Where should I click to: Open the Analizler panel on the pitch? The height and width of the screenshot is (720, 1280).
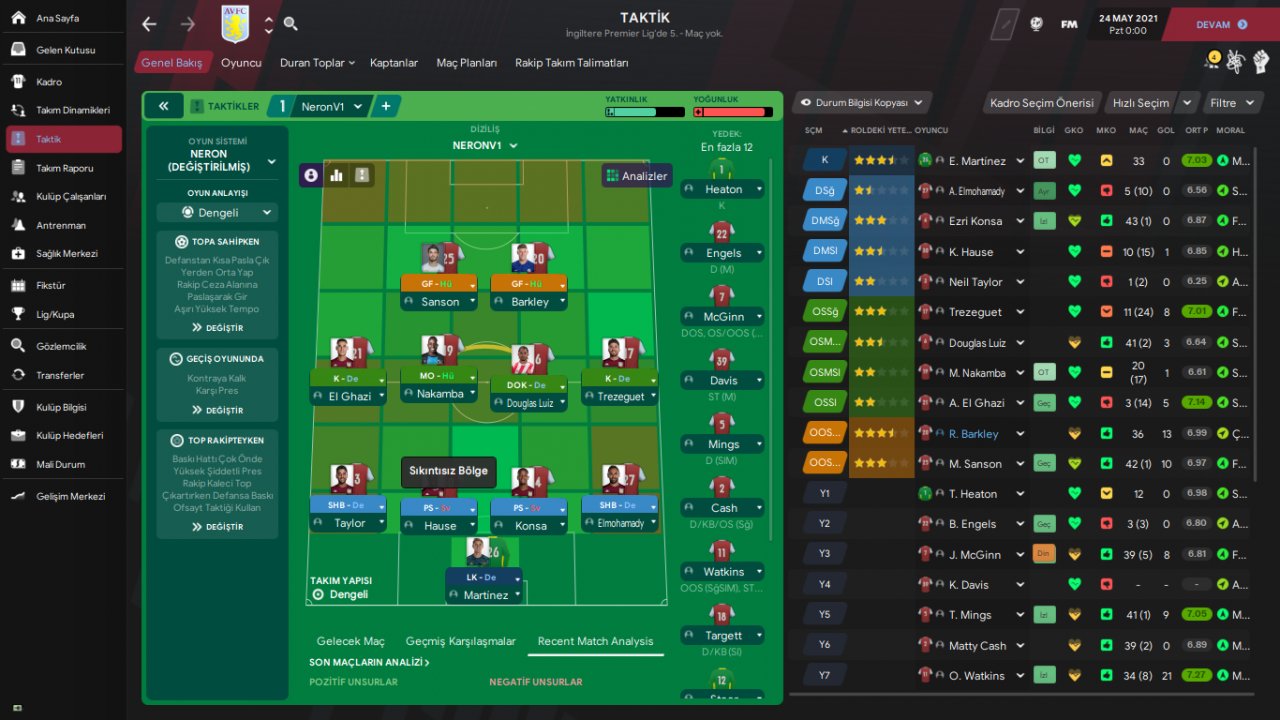(x=637, y=176)
